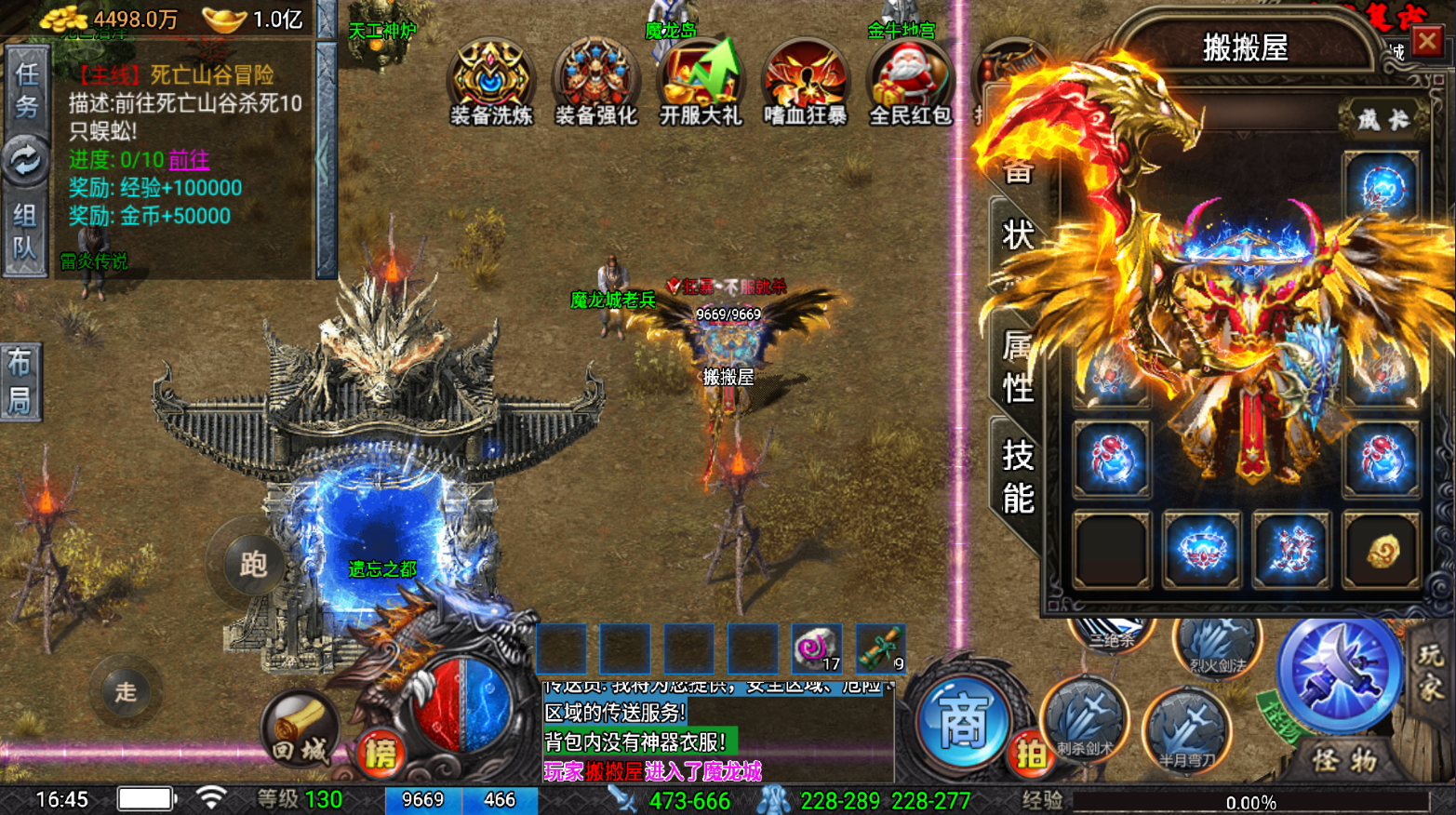Toggle the 走 walk button
This screenshot has height=815, width=1456.
click(126, 691)
